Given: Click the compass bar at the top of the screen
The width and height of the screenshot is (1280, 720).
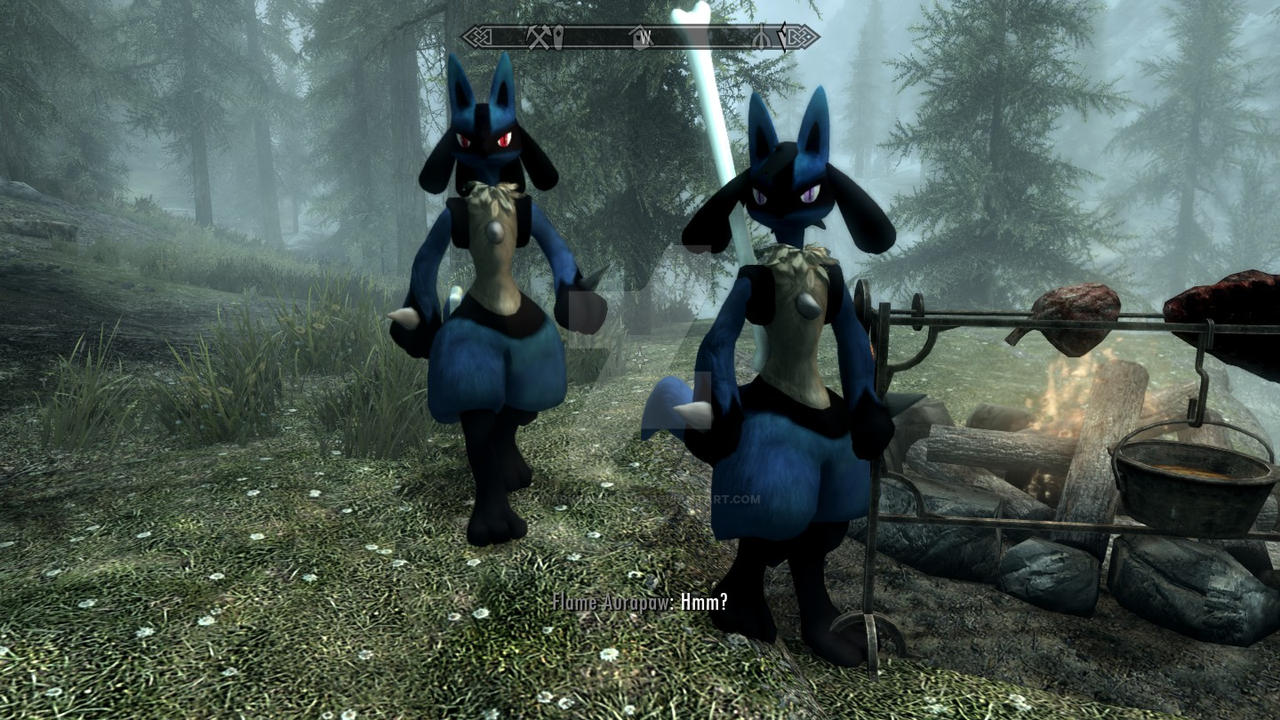Looking at the screenshot, I should click(x=640, y=36).
